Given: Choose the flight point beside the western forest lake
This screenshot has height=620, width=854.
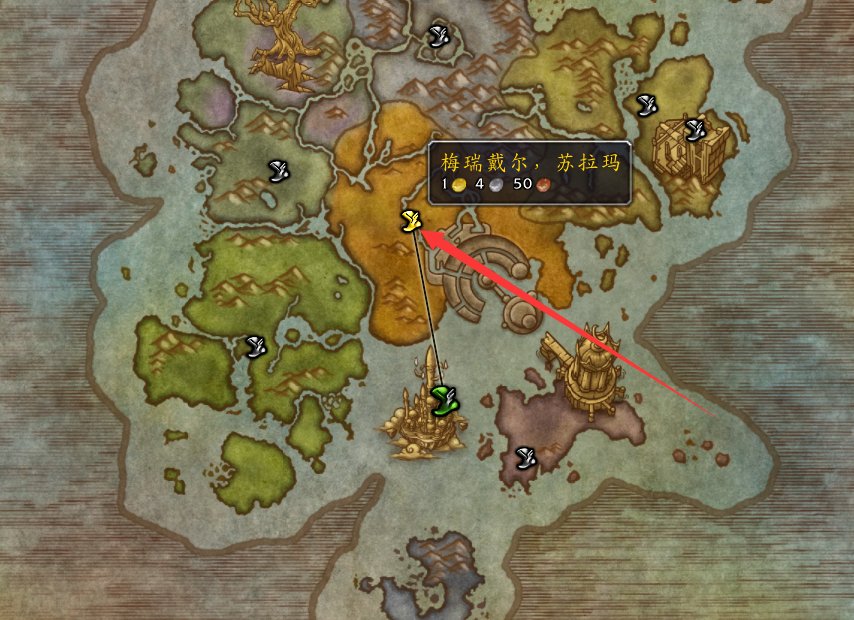Looking at the screenshot, I should (x=280, y=172).
